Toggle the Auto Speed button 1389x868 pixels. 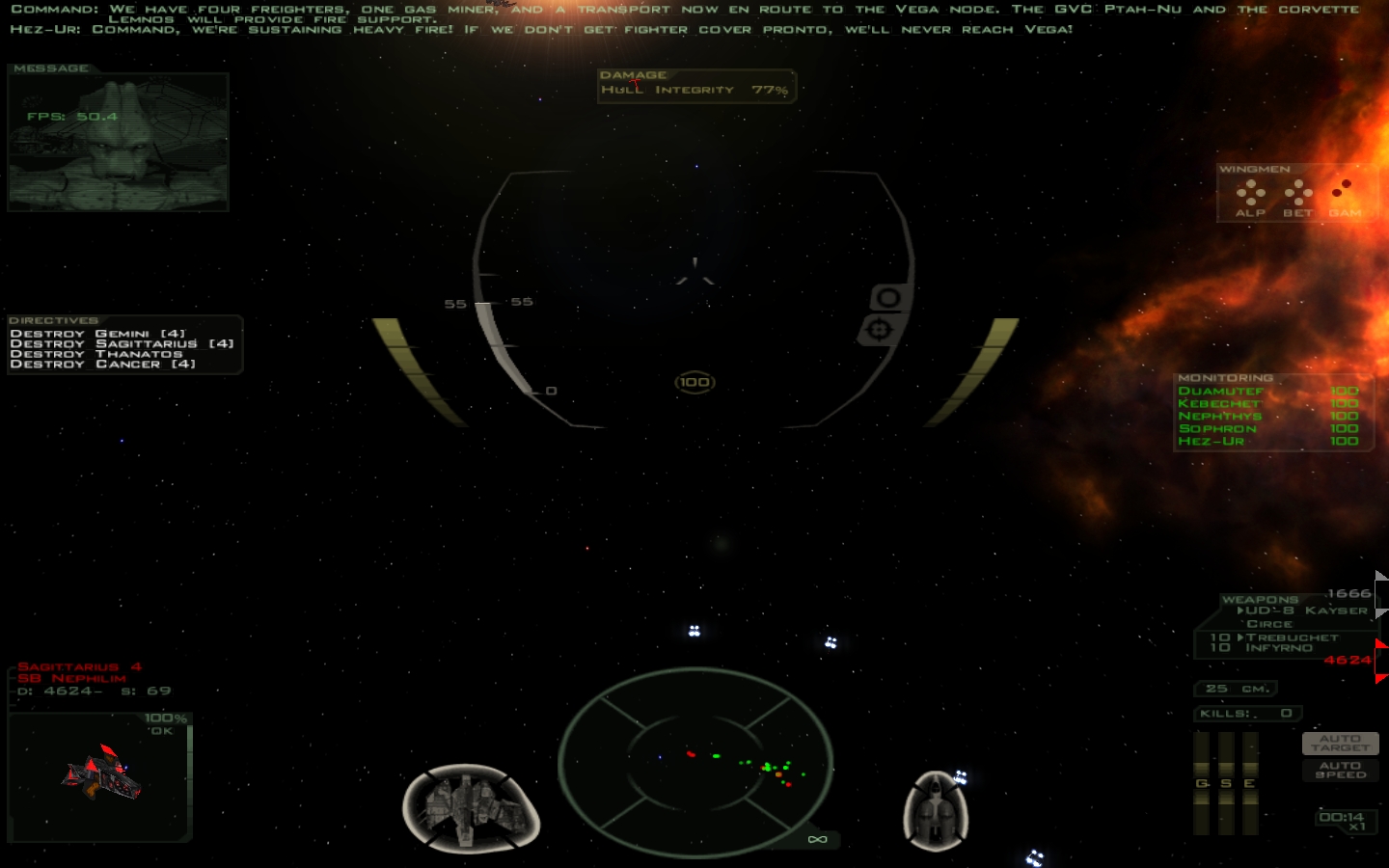pos(1340,770)
